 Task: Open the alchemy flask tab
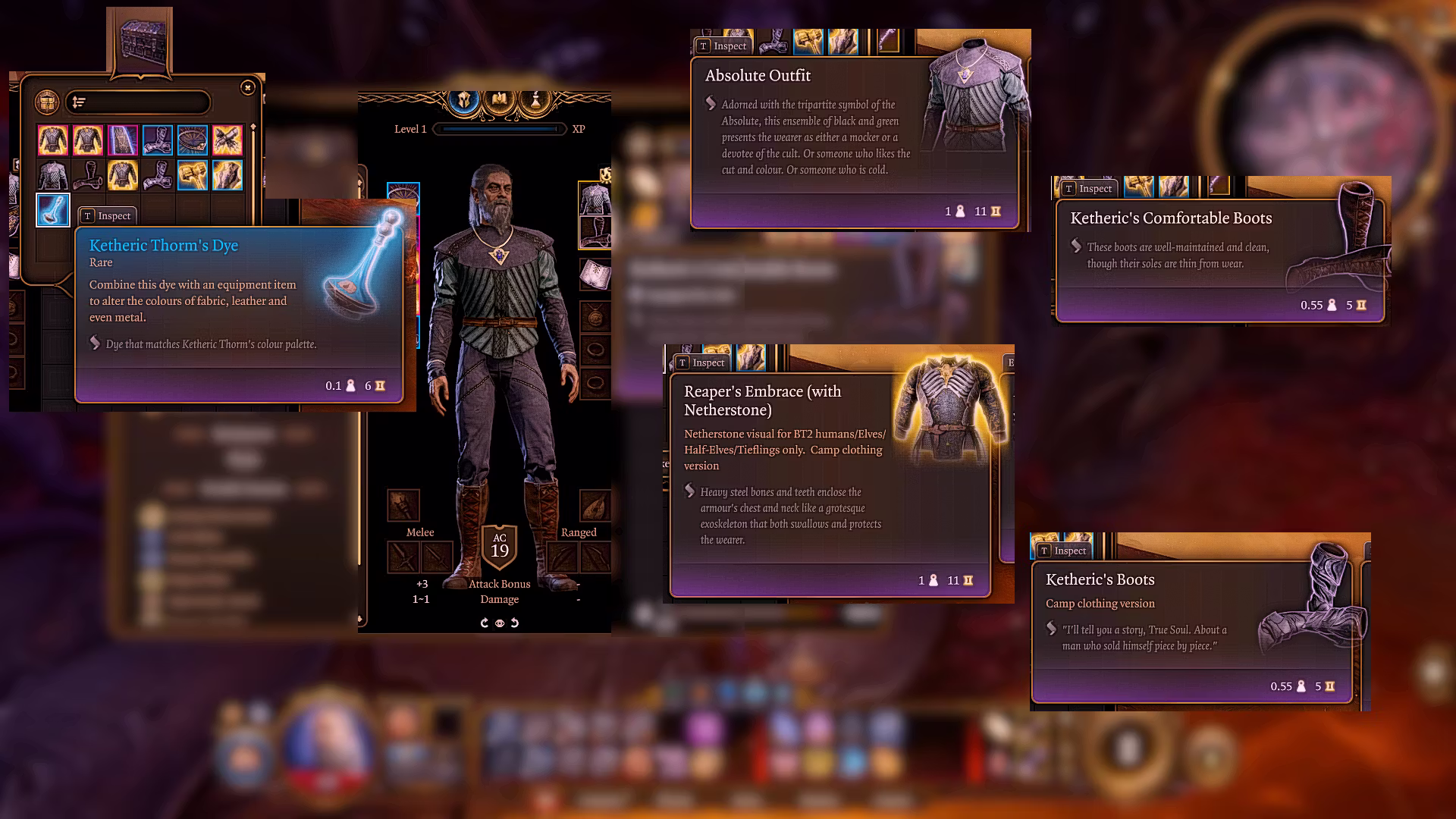(x=535, y=101)
